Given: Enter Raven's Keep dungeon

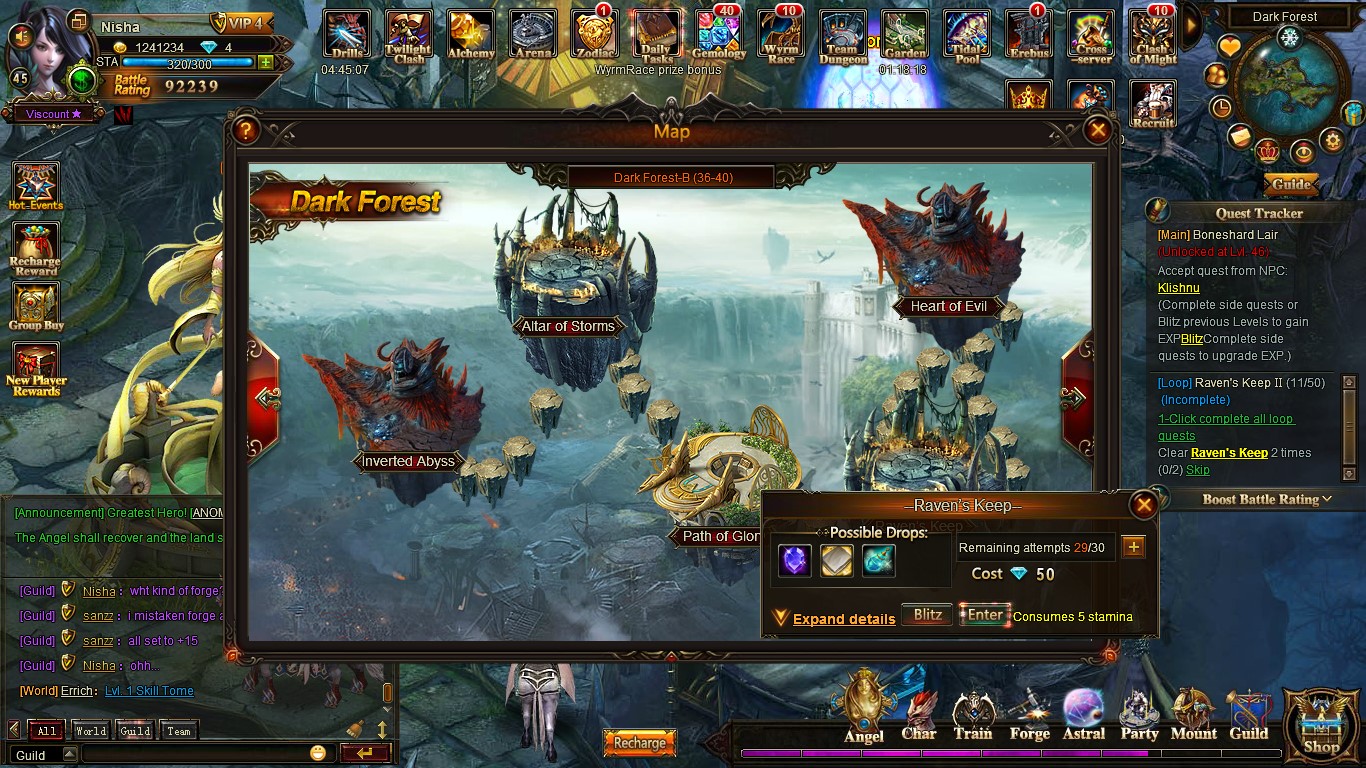Looking at the screenshot, I should 984,615.
